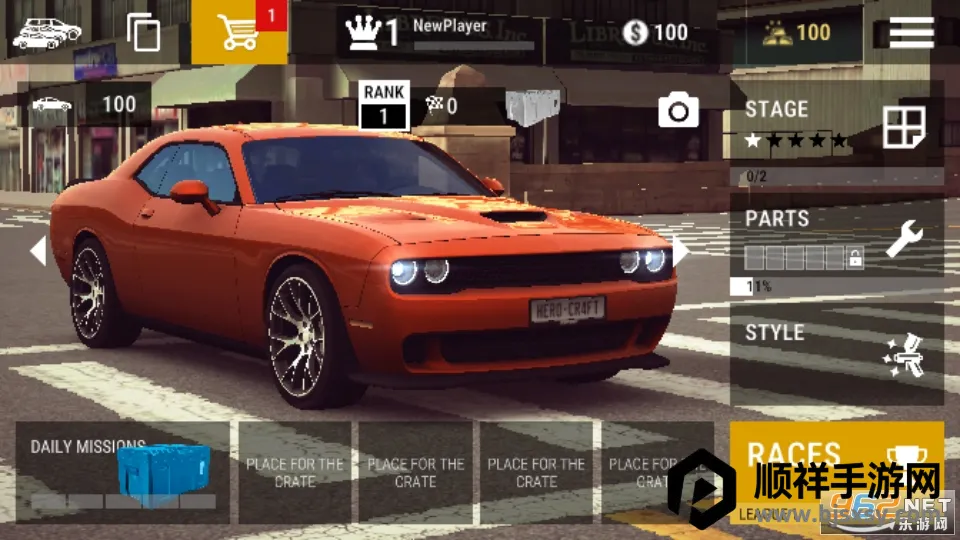Image resolution: width=960 pixels, height=540 pixels.
Task: Open the car garage icon
Action: pyautogui.click(x=46, y=32)
